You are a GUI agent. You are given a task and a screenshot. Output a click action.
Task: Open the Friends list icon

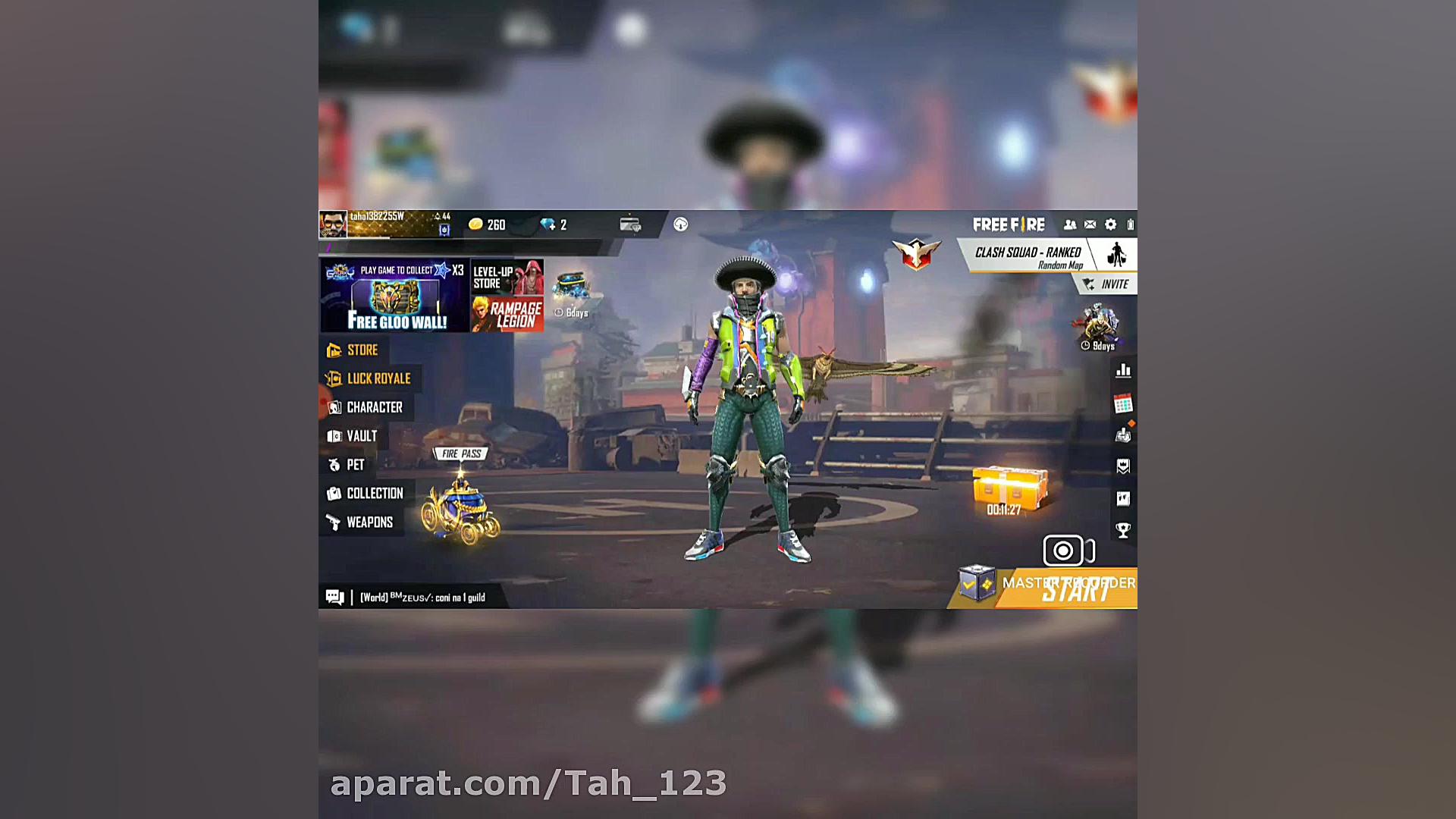tap(1069, 224)
